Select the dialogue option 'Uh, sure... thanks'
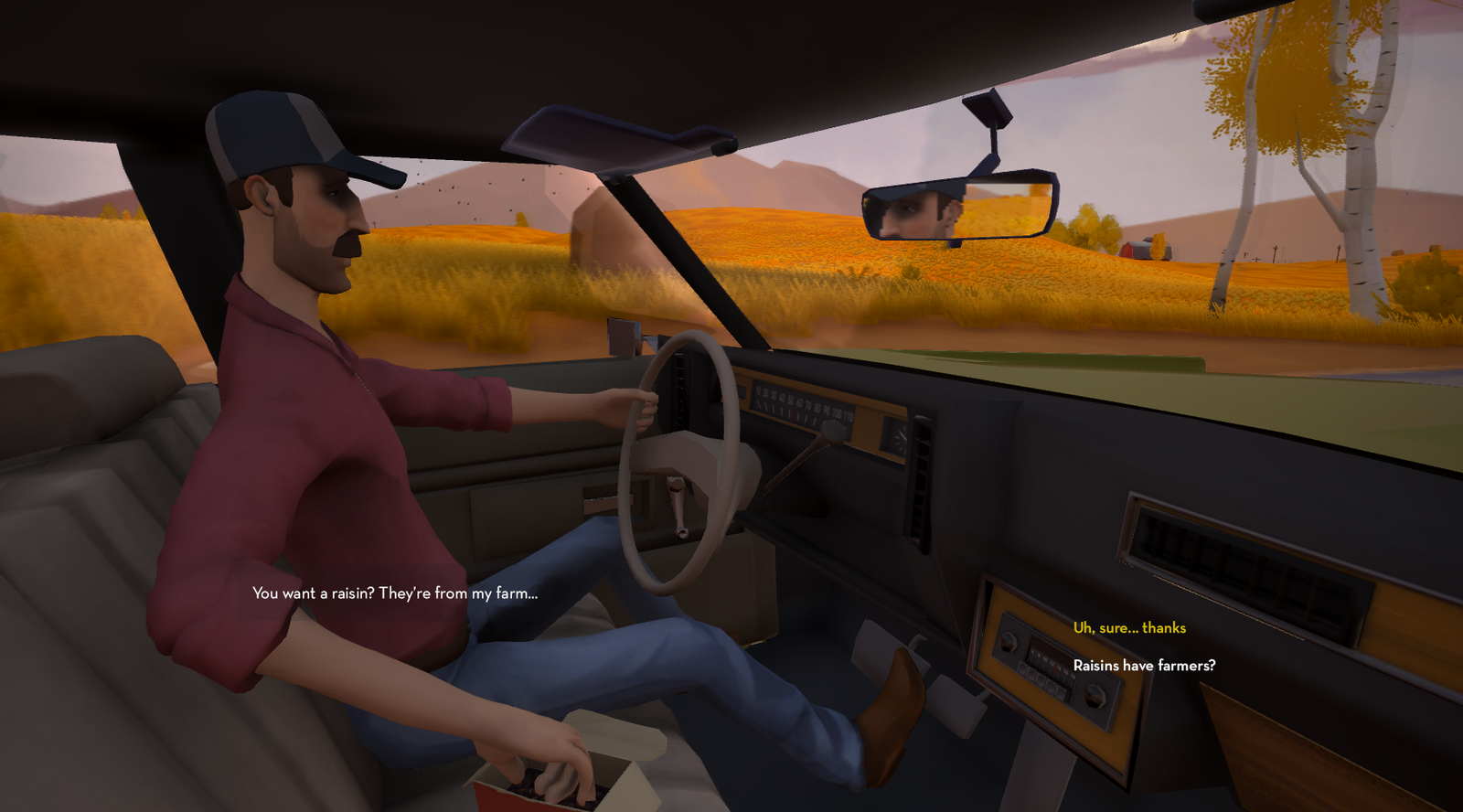The height and width of the screenshot is (812, 1463). (1128, 628)
